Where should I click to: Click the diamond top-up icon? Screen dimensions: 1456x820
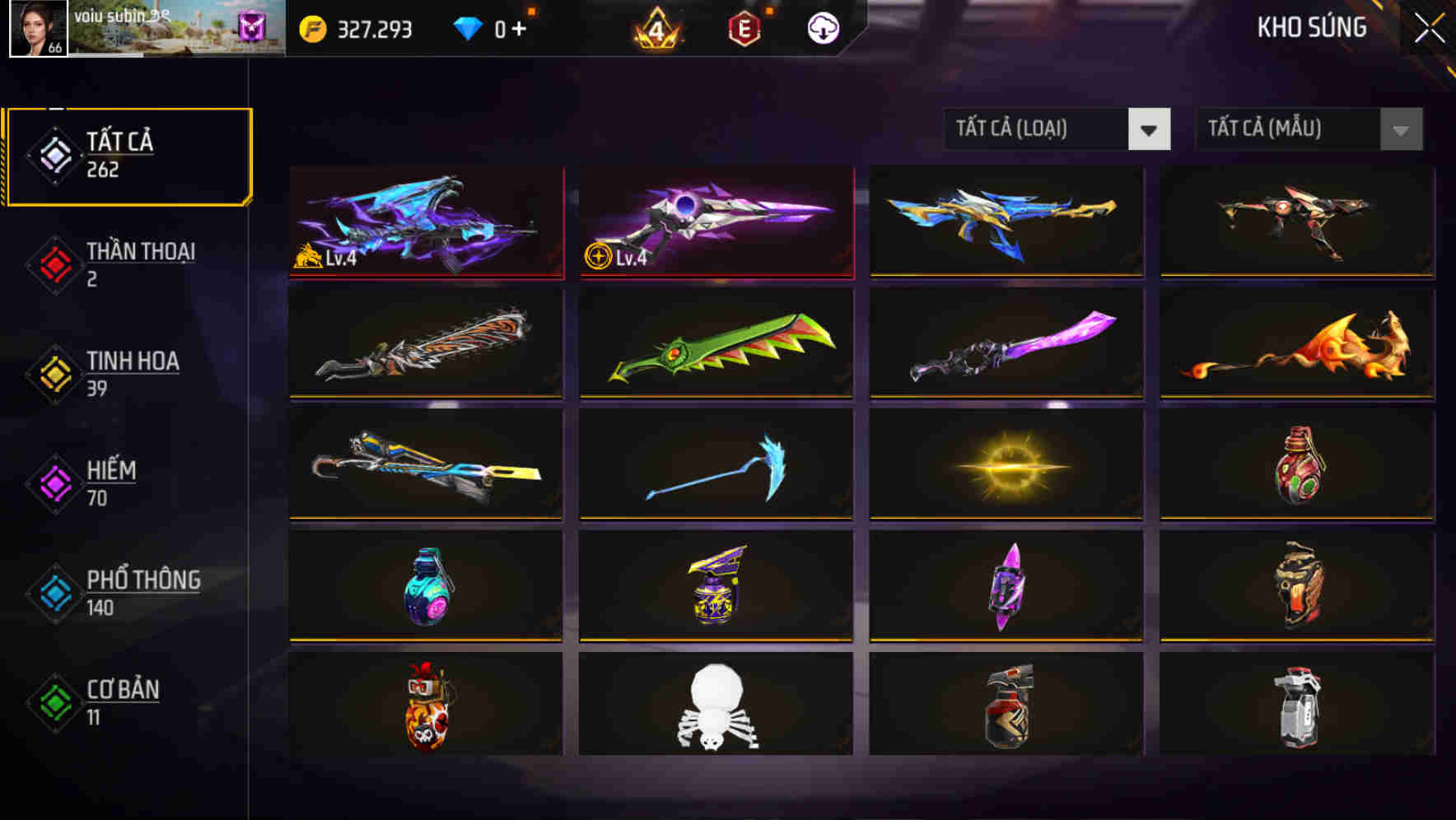(469, 27)
